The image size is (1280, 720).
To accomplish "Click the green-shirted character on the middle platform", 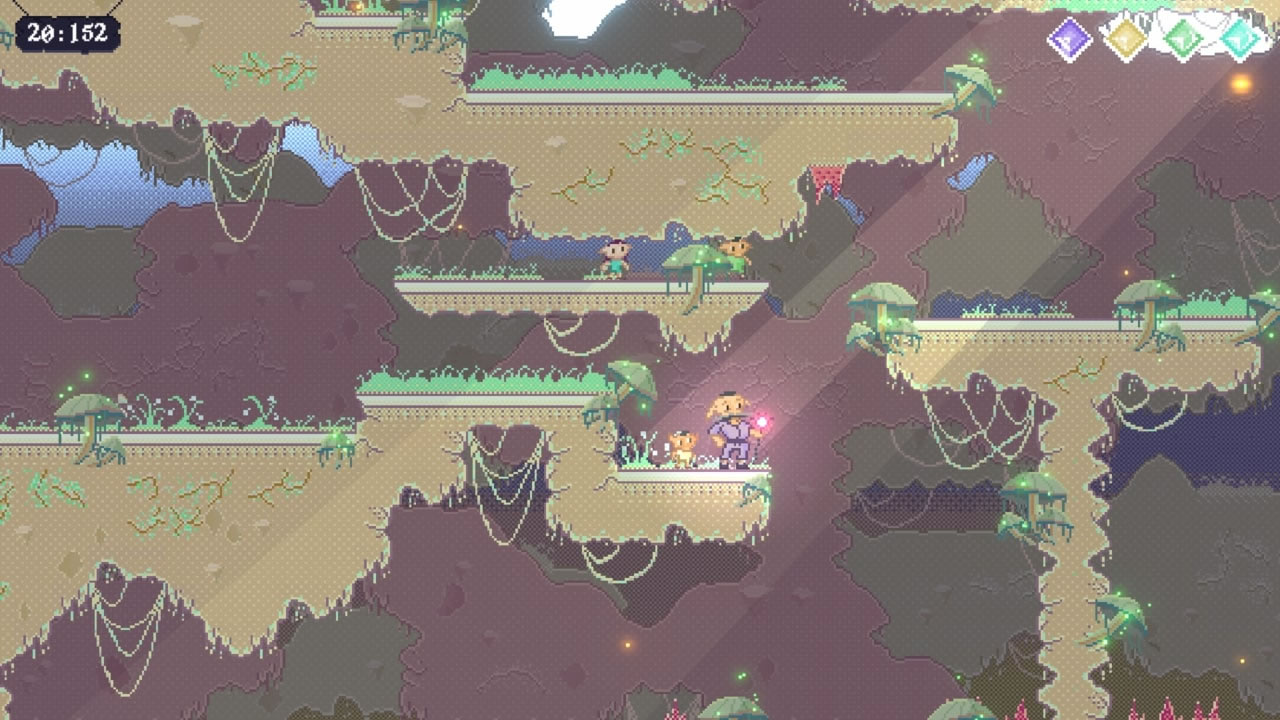I will point(615,256).
